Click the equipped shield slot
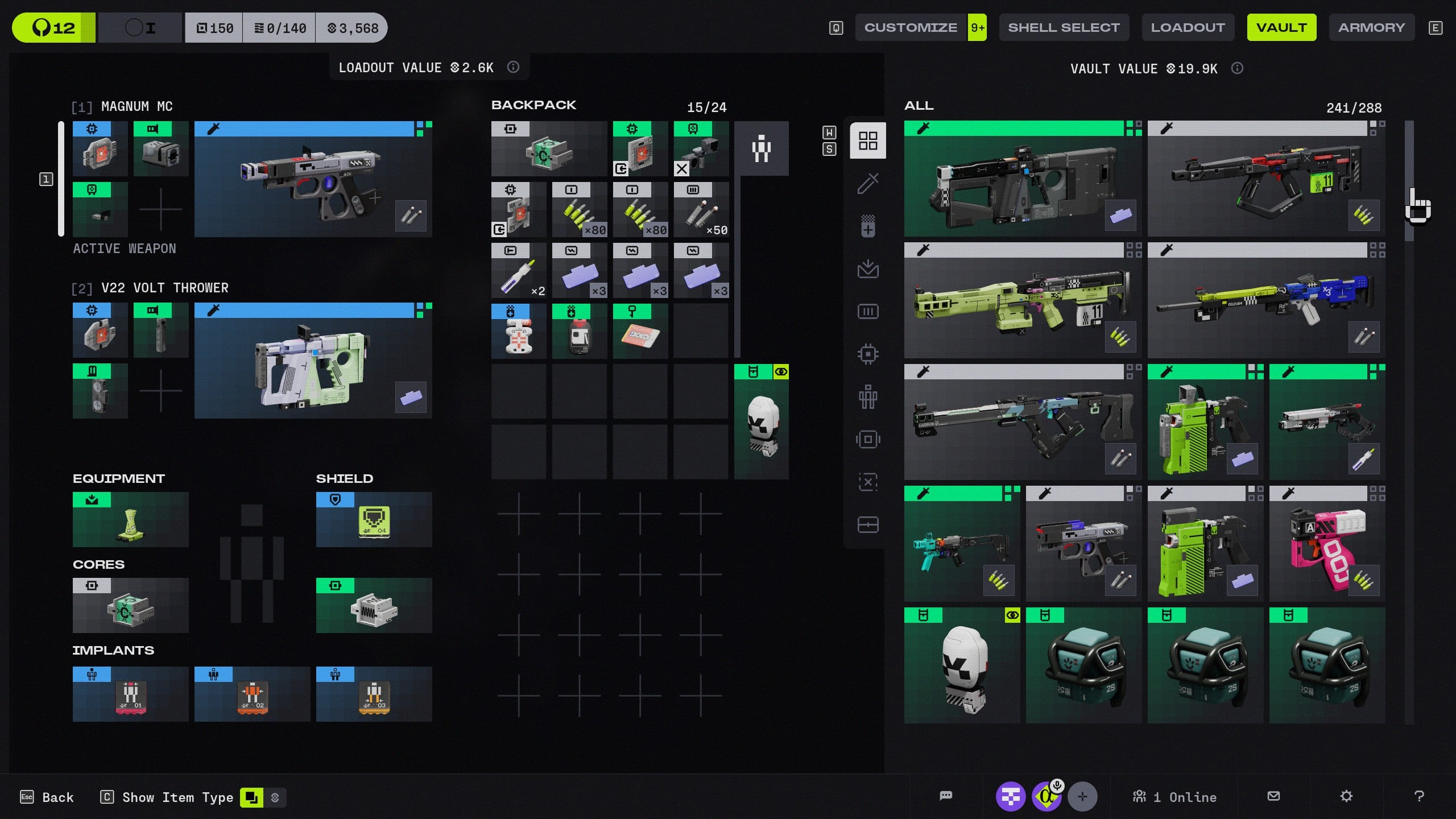This screenshot has height=819, width=1456. click(x=374, y=520)
